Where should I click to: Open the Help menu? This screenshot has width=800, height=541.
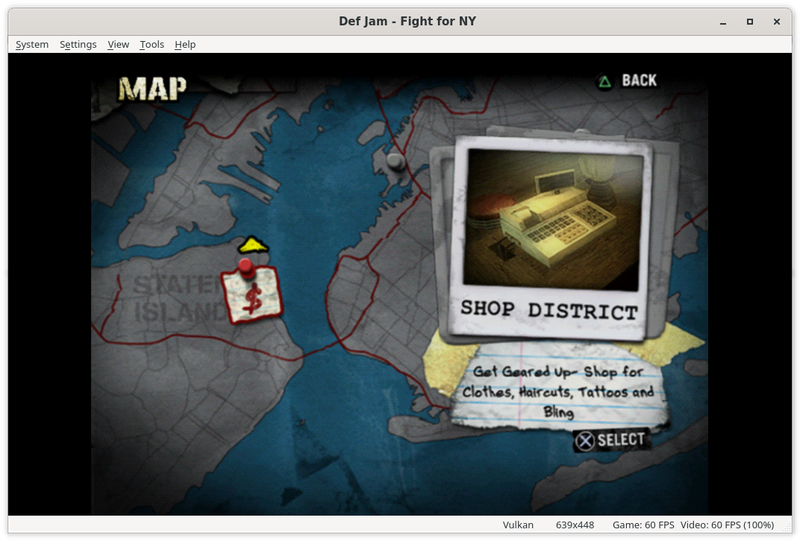pyautogui.click(x=185, y=44)
